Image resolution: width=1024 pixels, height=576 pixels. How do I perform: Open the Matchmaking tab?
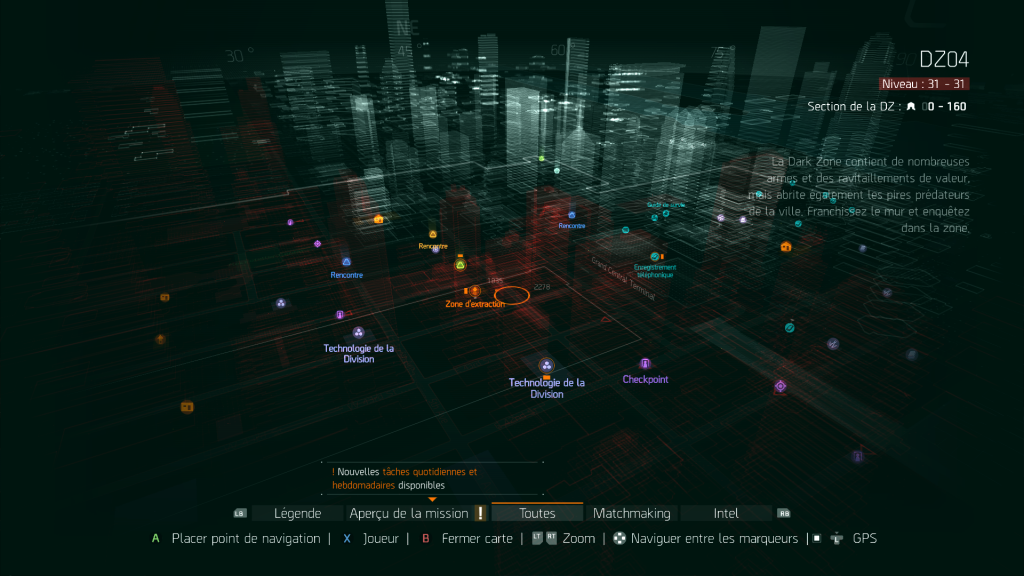631,513
